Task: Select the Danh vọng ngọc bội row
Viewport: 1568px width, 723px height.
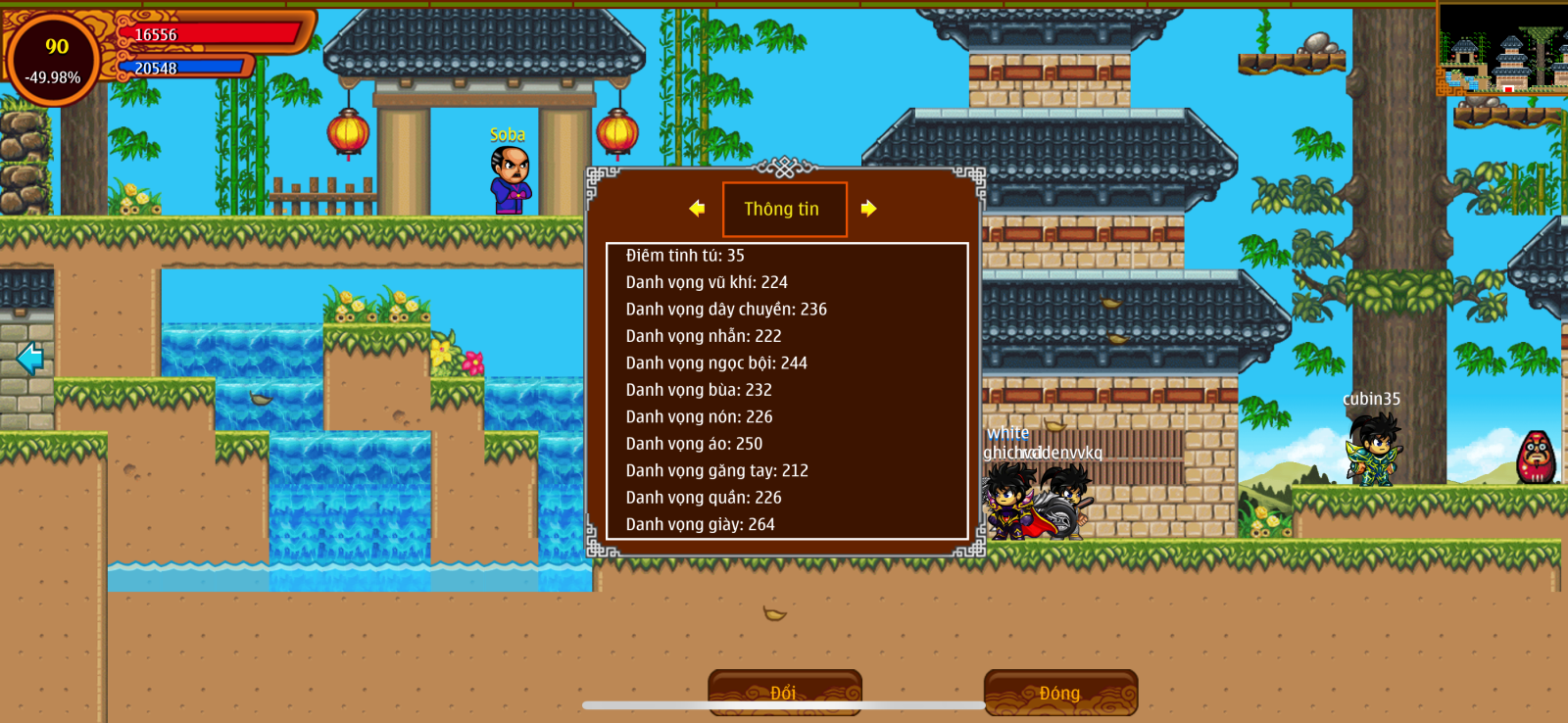Action: pos(716,362)
